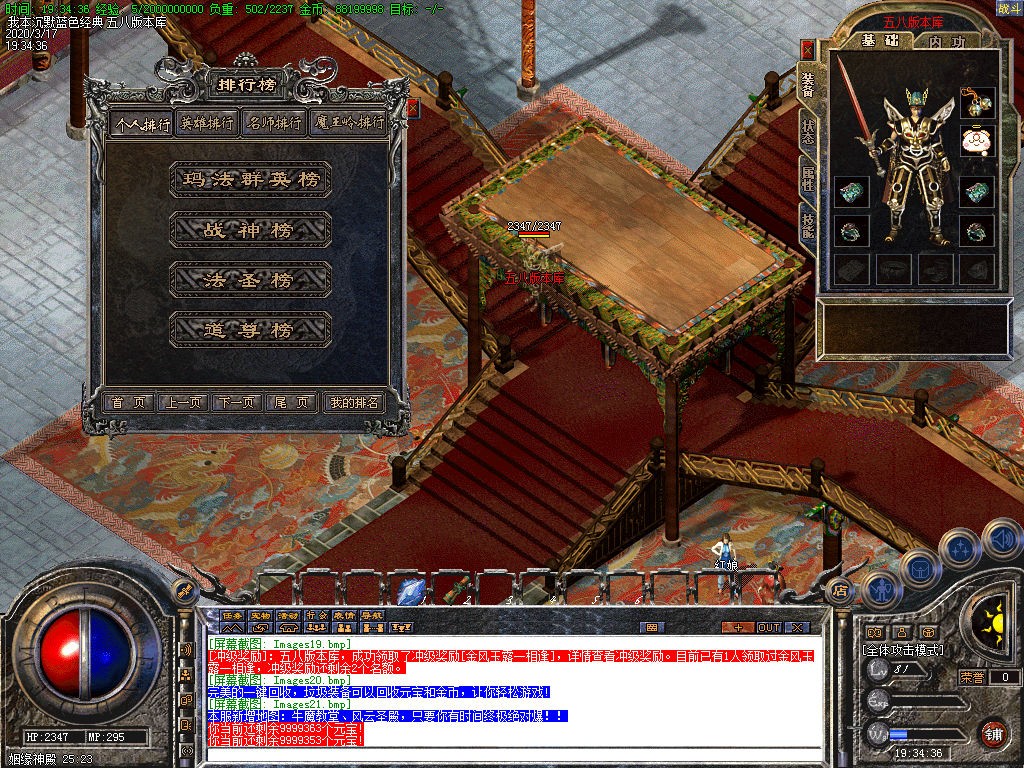The image size is (1024, 768).
Task: Select the 技能 skills side tab
Action: pyautogui.click(x=807, y=229)
